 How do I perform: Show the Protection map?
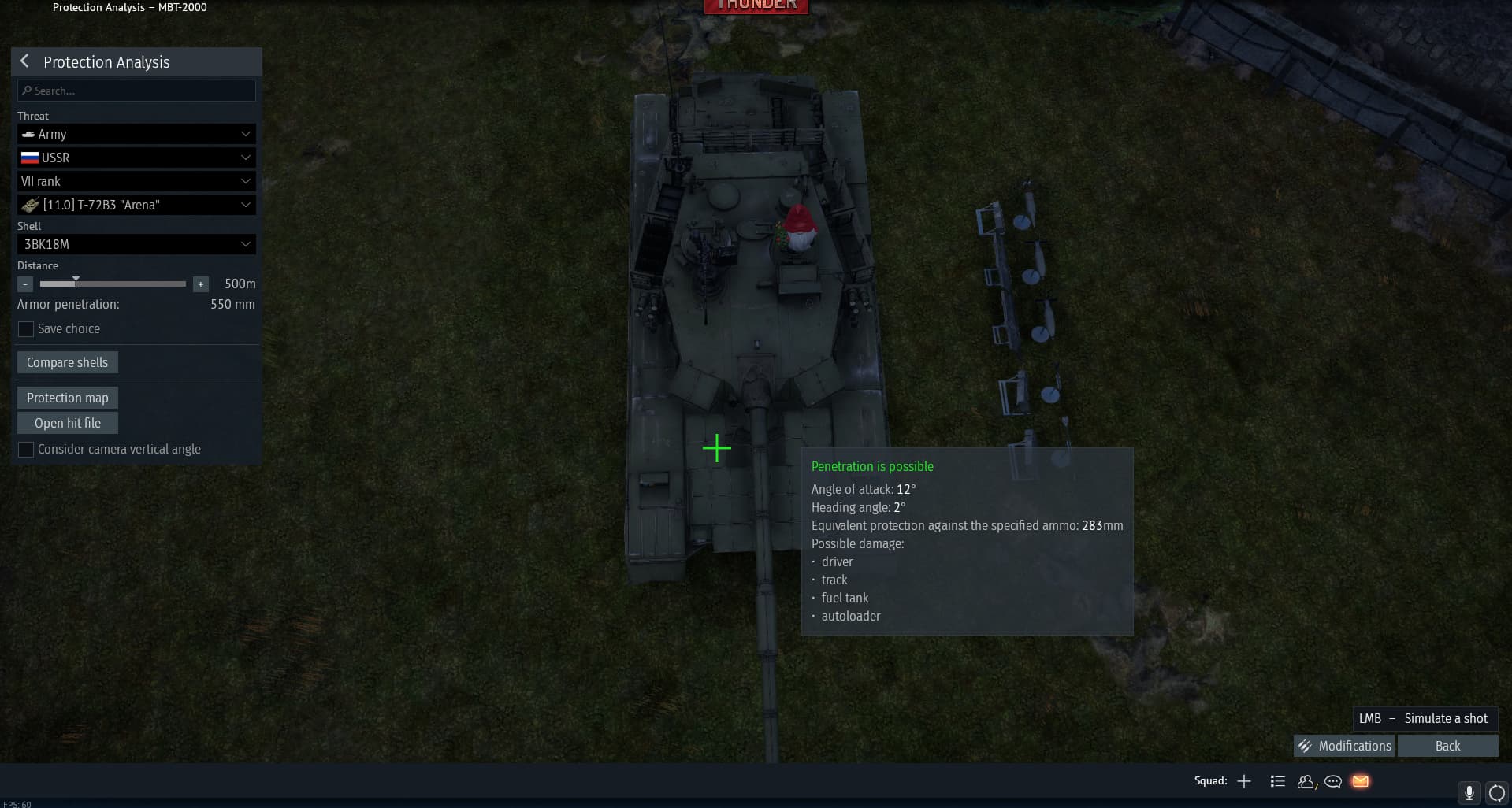point(67,398)
